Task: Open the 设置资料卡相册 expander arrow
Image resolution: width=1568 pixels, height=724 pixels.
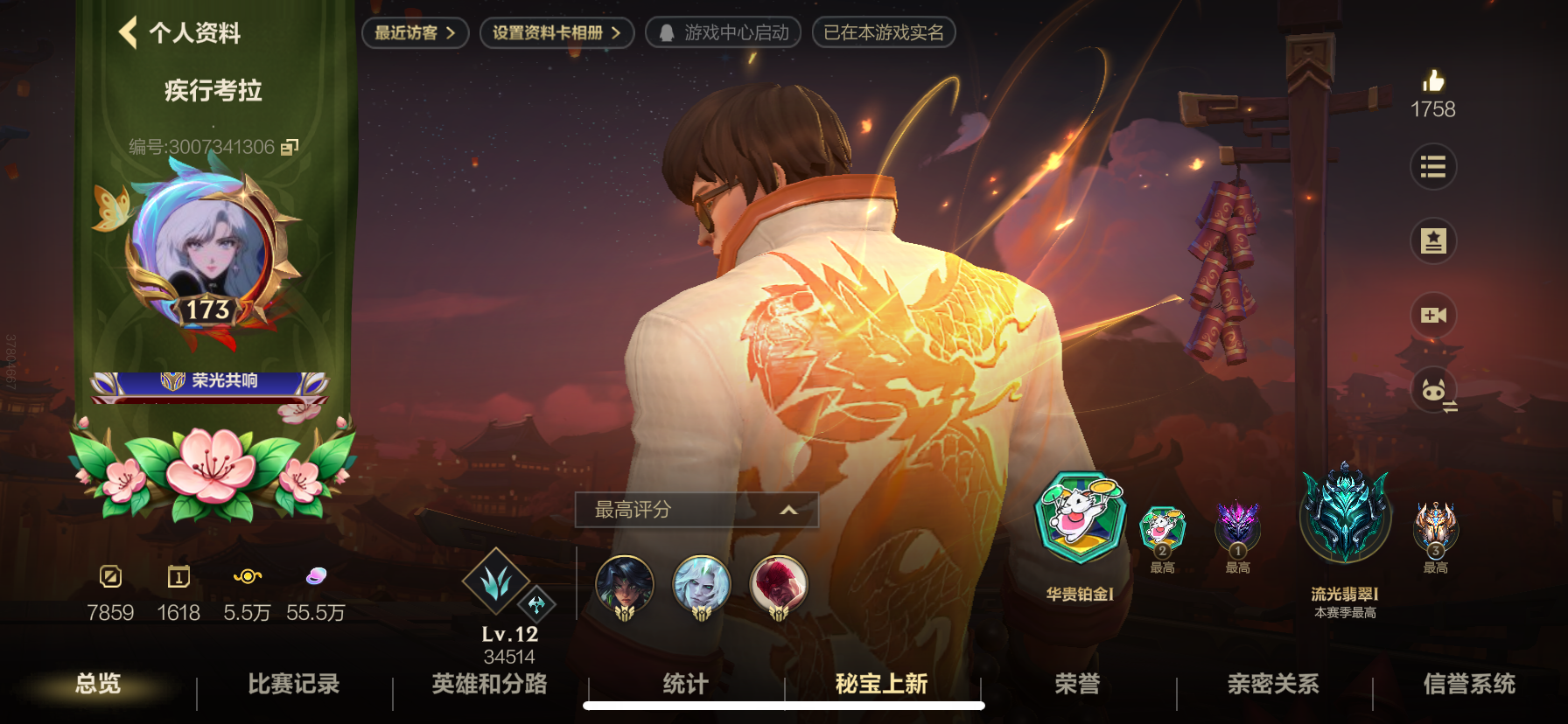Action: 618,33
